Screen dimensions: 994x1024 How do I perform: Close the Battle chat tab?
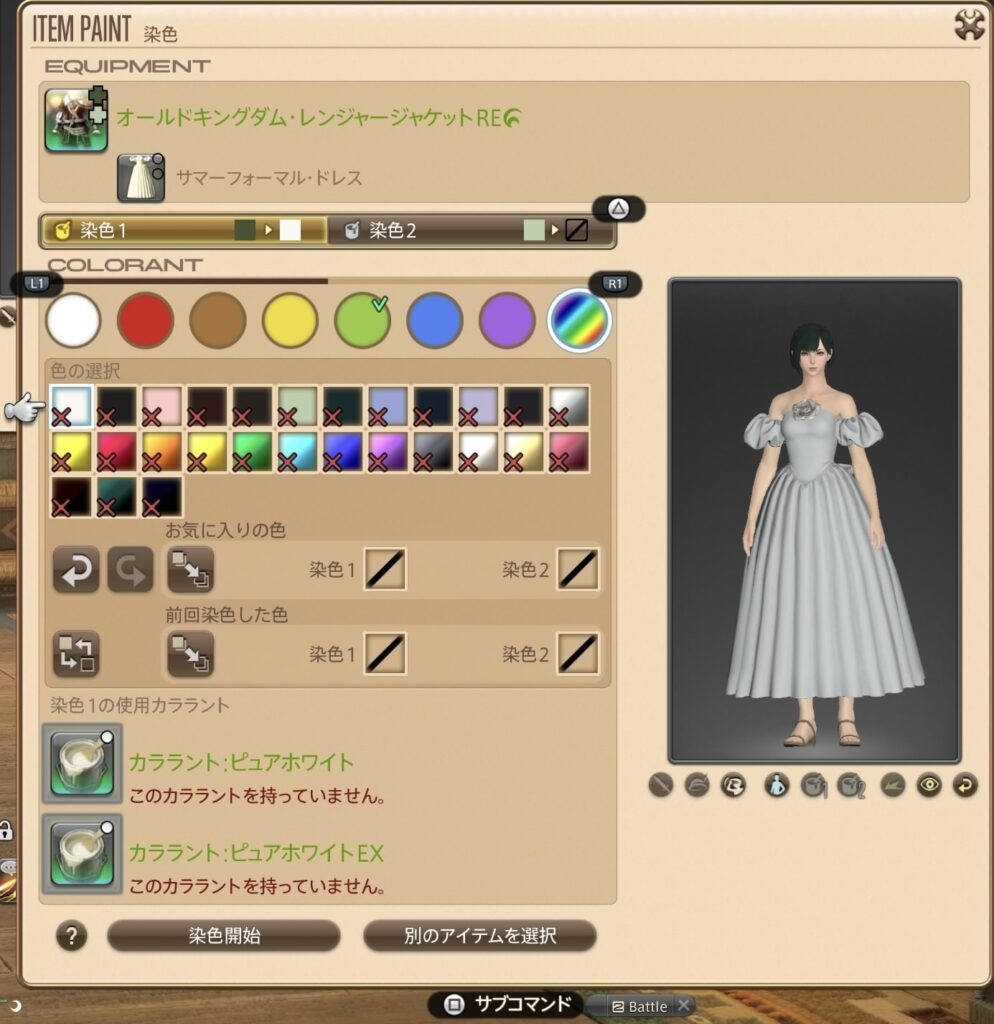tap(683, 1006)
